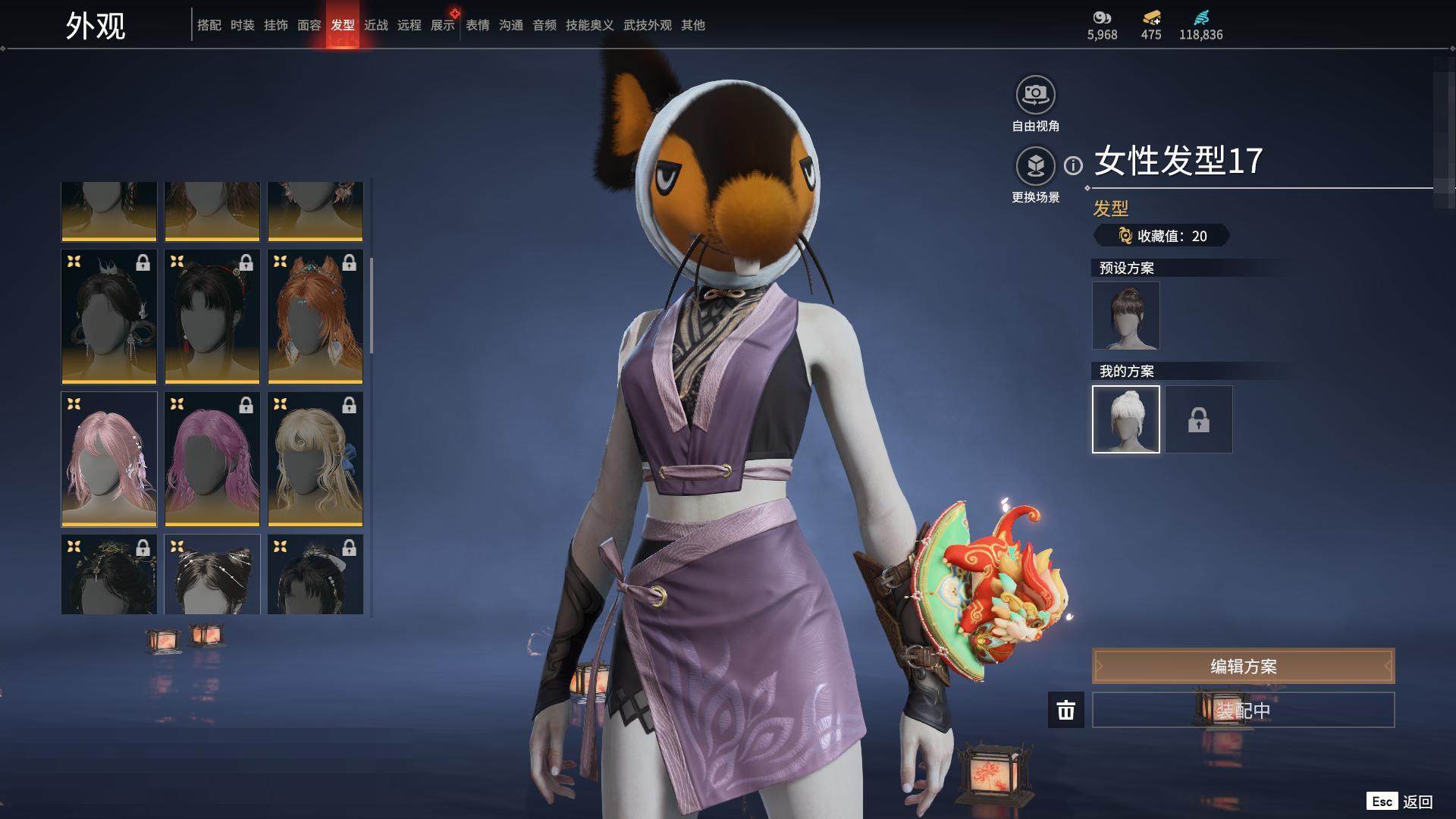Open the 武技外观 tab
Image resolution: width=1456 pixels, height=819 pixels.
click(x=648, y=25)
